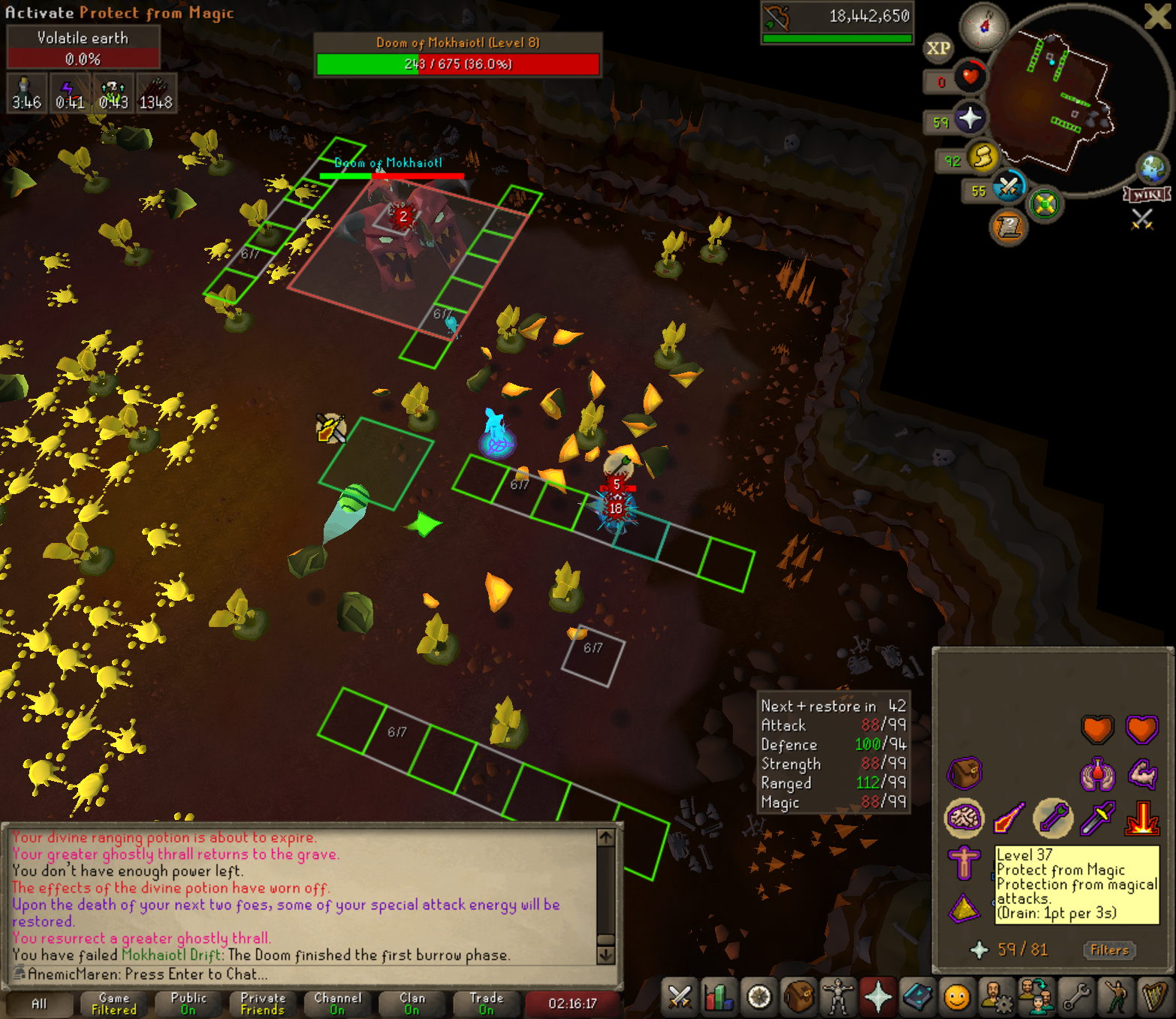This screenshot has width=1176, height=1019.
Task: Open the Emotes tab
Action: pos(1116,998)
